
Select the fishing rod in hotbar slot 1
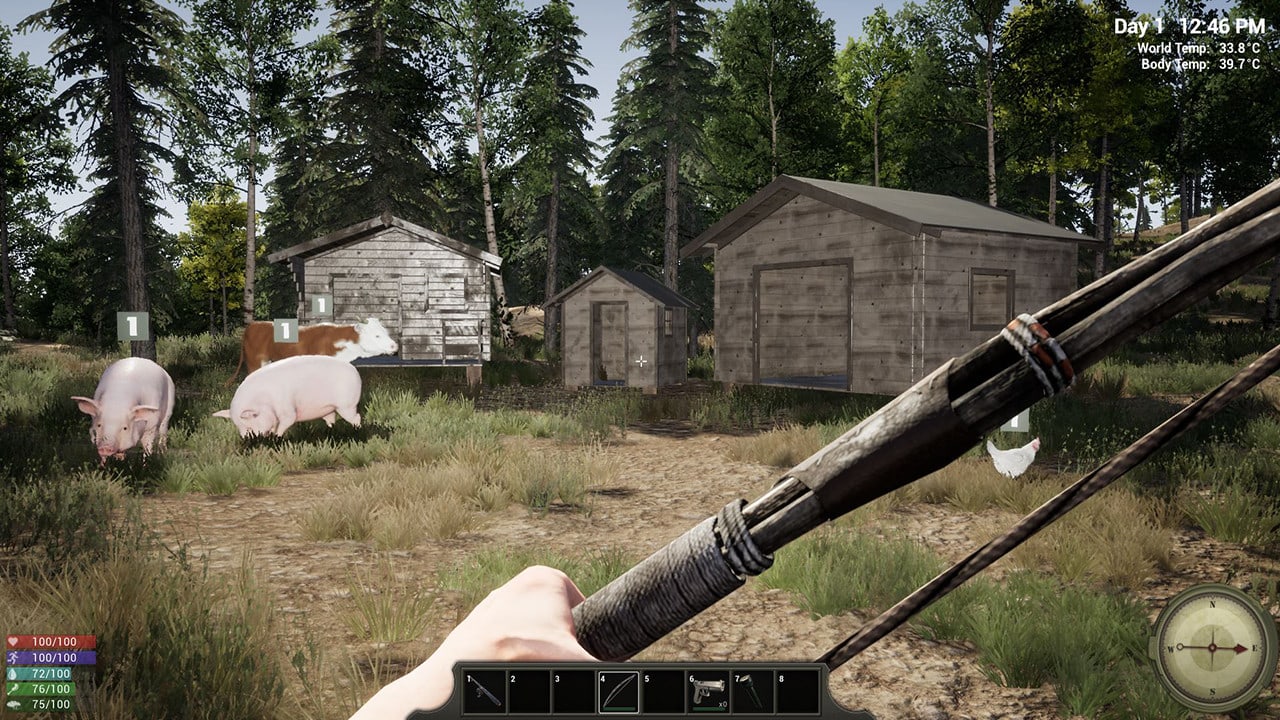[x=485, y=691]
